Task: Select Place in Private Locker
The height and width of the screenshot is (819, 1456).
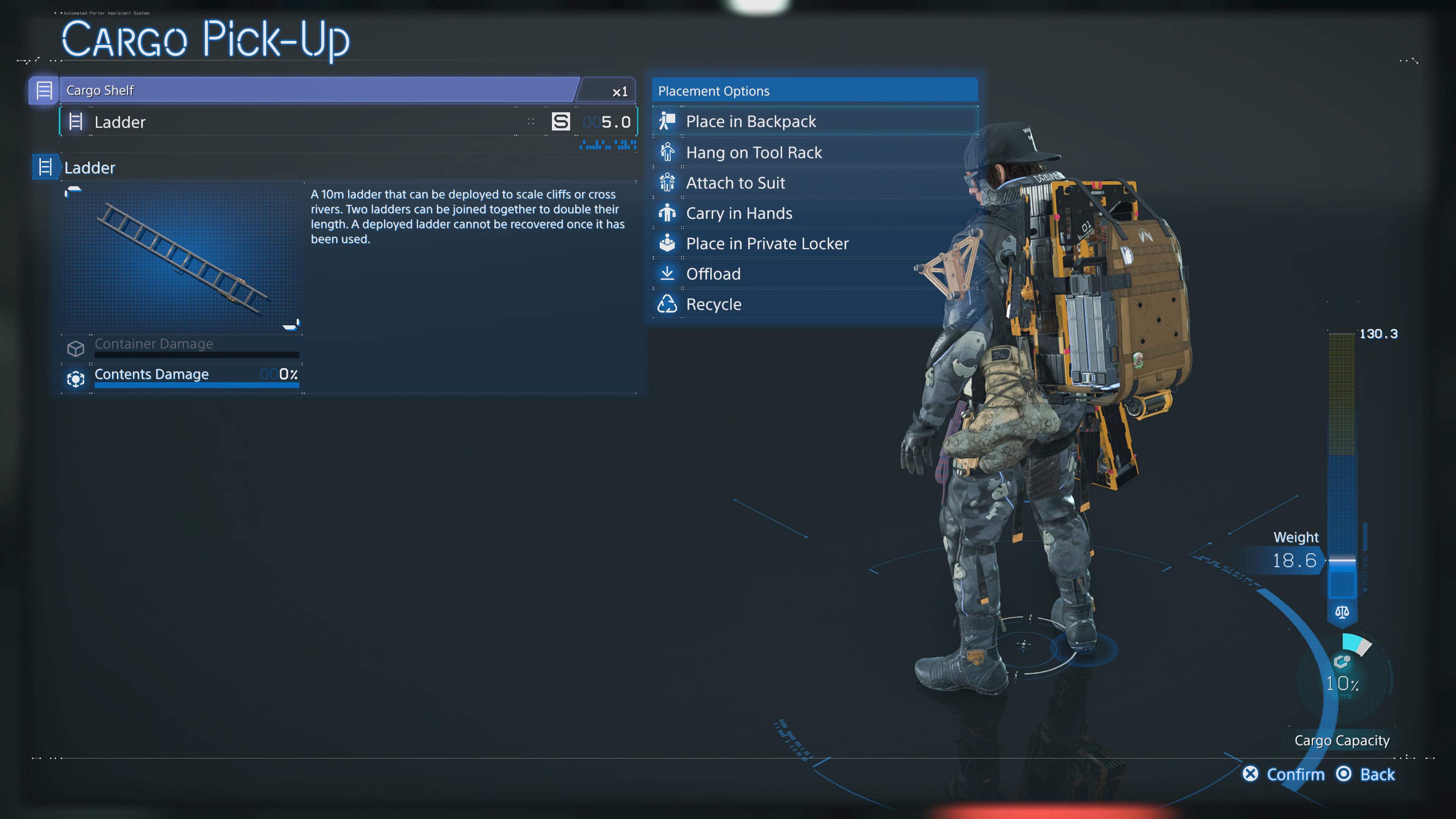Action: (x=767, y=243)
